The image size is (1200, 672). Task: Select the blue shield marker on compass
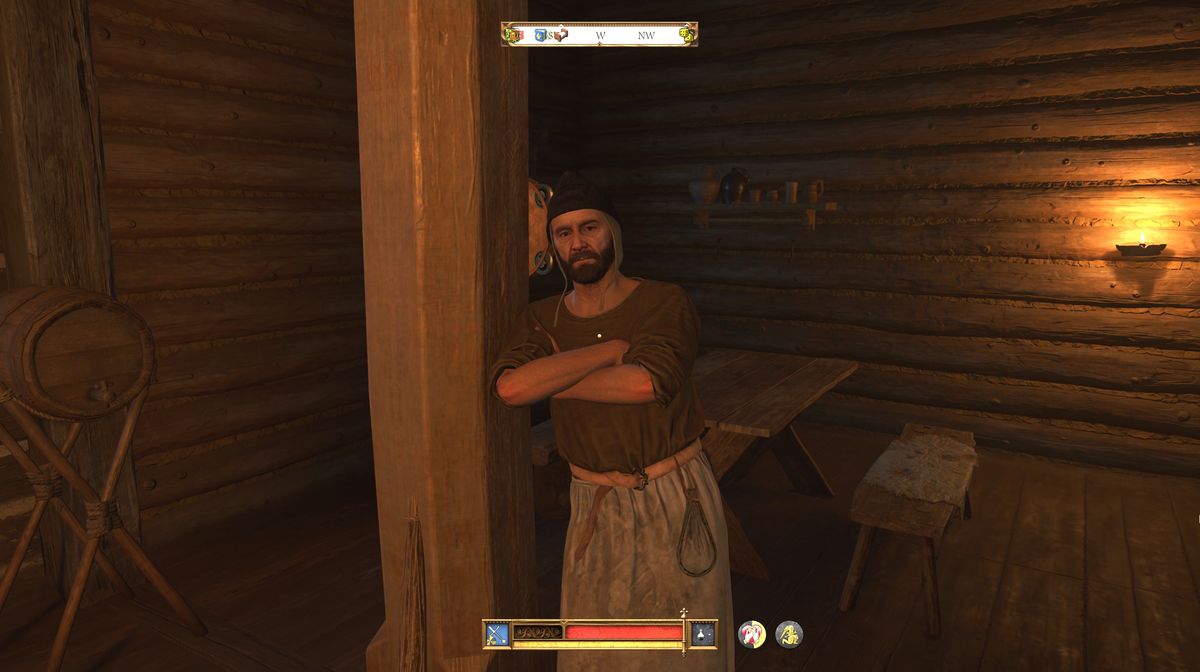(541, 35)
